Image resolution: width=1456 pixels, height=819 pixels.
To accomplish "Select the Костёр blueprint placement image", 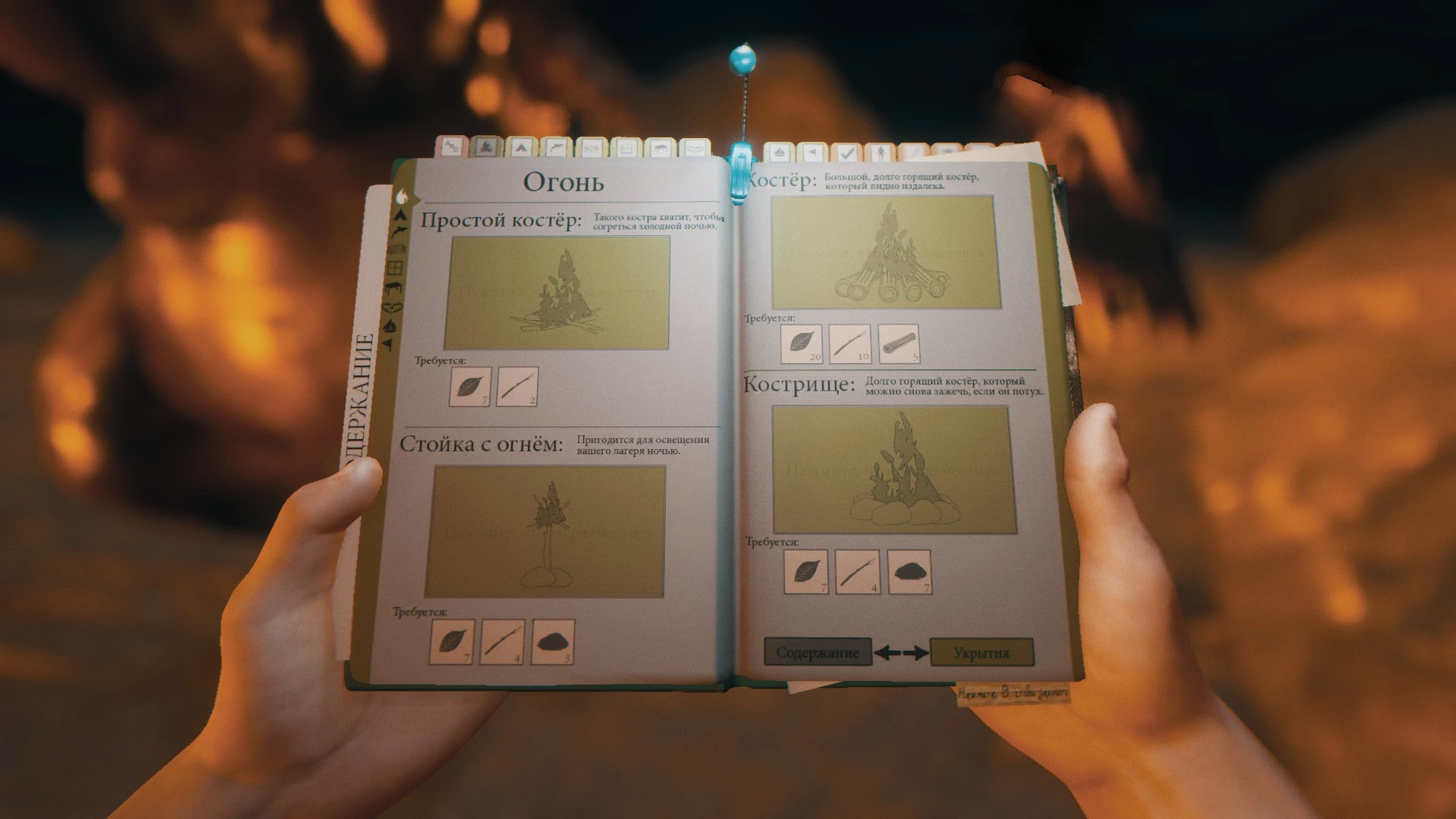I will pos(883,254).
